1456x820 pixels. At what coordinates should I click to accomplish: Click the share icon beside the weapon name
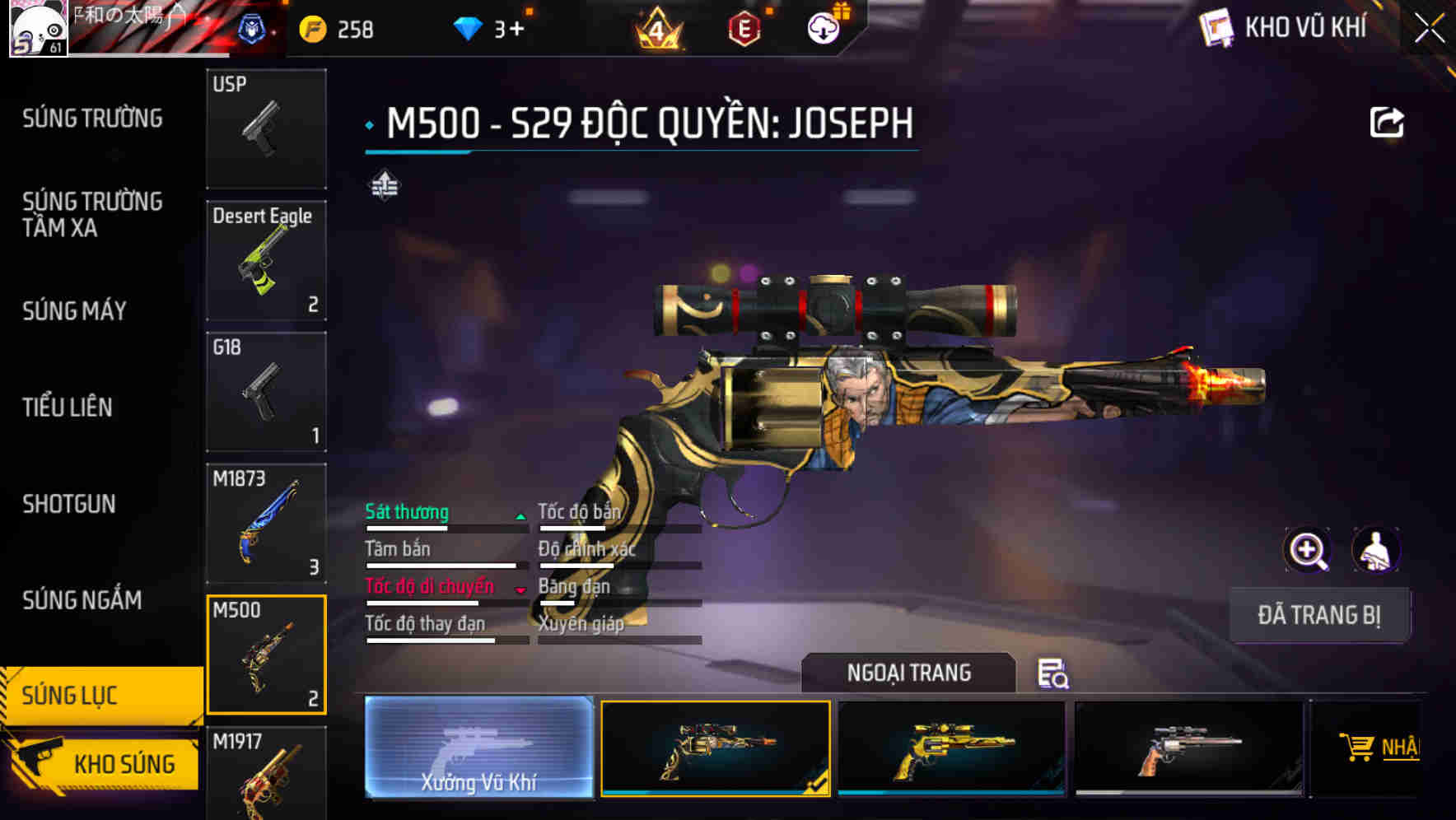pyautogui.click(x=1388, y=122)
